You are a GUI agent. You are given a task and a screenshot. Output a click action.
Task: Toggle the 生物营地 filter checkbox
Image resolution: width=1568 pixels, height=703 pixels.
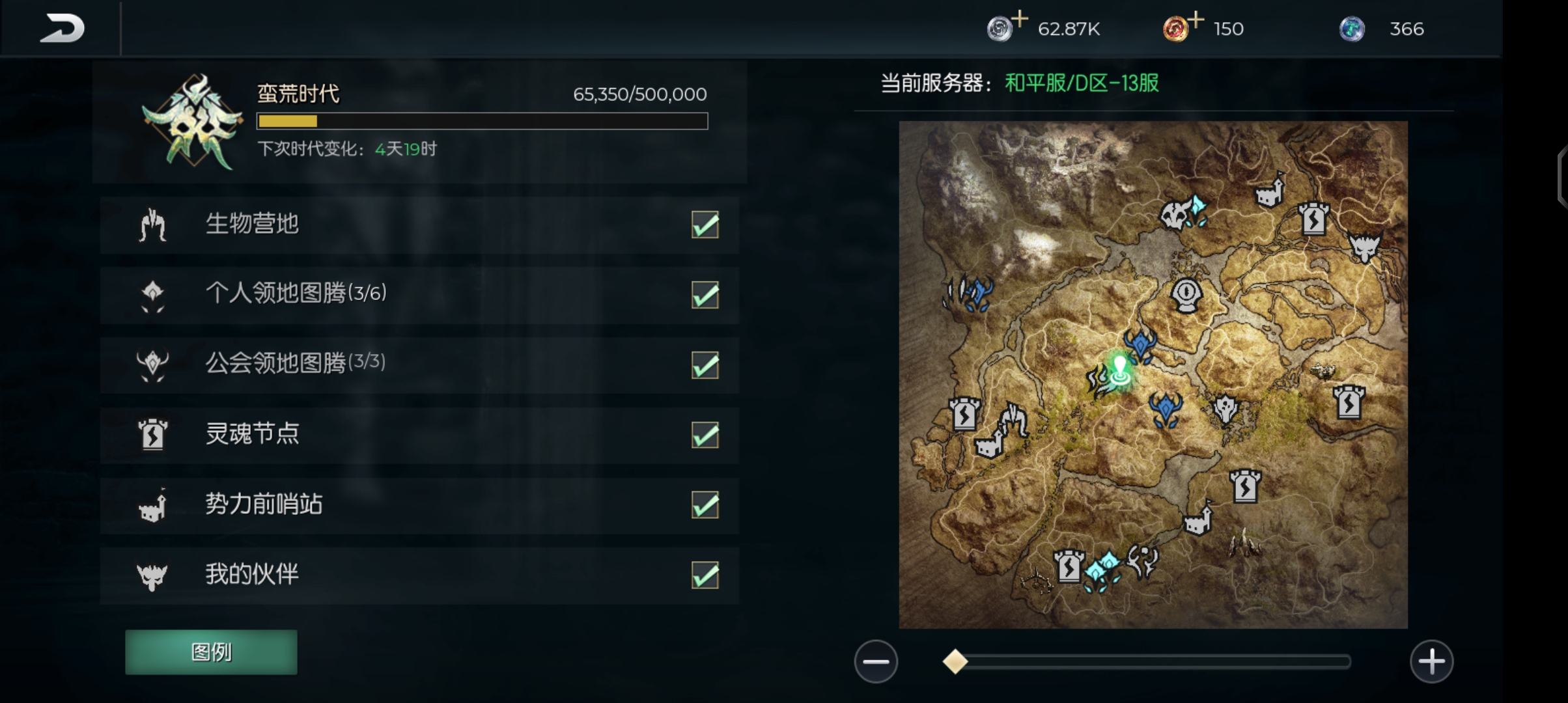[x=705, y=225]
